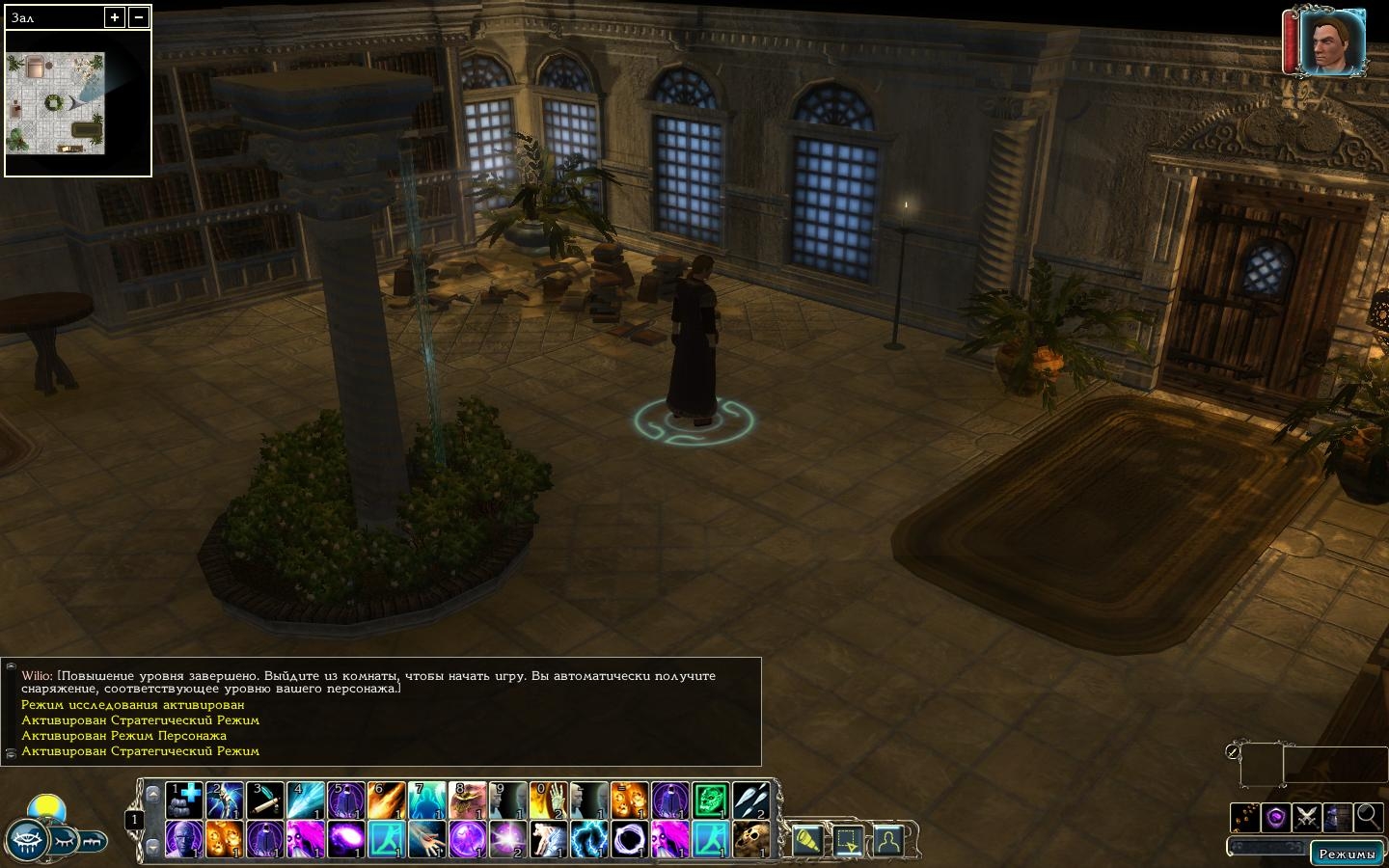1389x868 pixels.
Task: Activate the brown skull spell icon
Action: pyautogui.click(x=751, y=840)
